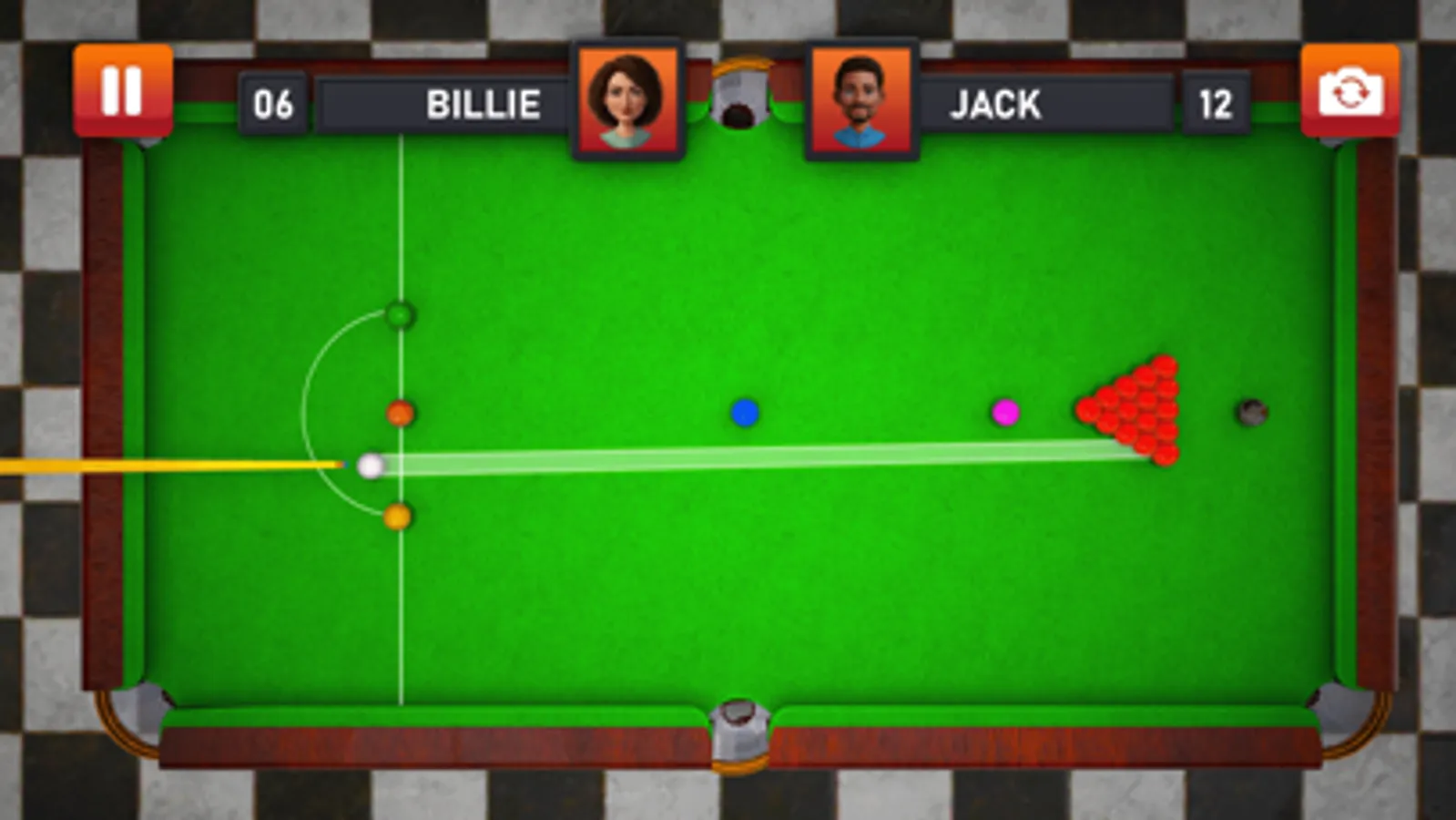Click the camera view switch icon
The width and height of the screenshot is (1456, 820).
(x=1349, y=88)
